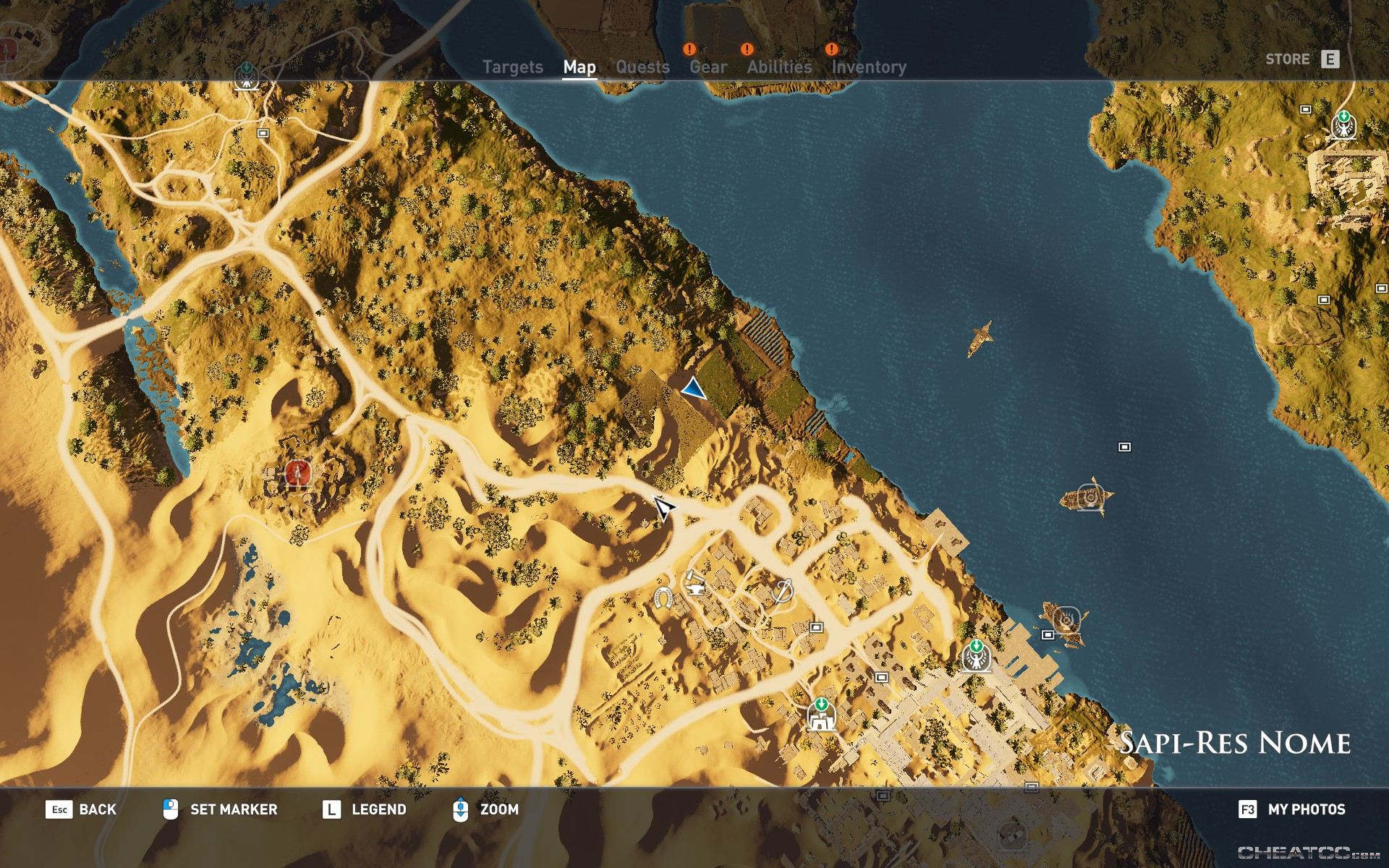Open the Store

pos(1301,59)
